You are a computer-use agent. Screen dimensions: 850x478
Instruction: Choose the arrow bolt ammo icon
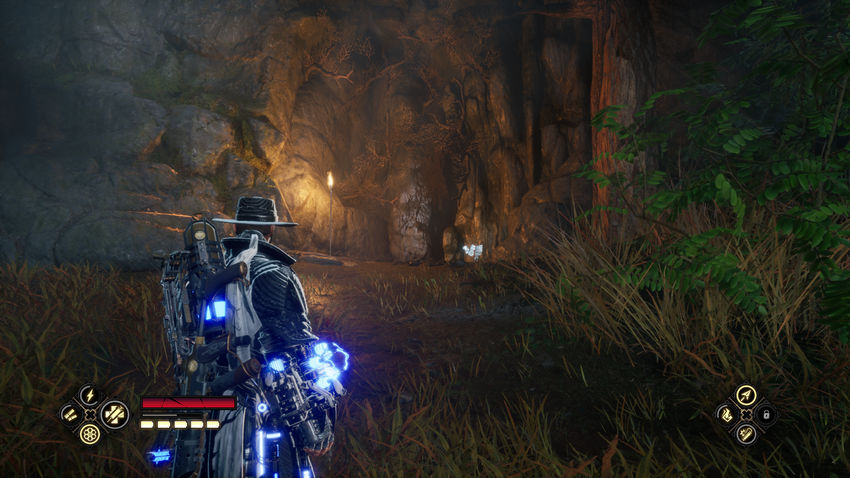click(745, 395)
